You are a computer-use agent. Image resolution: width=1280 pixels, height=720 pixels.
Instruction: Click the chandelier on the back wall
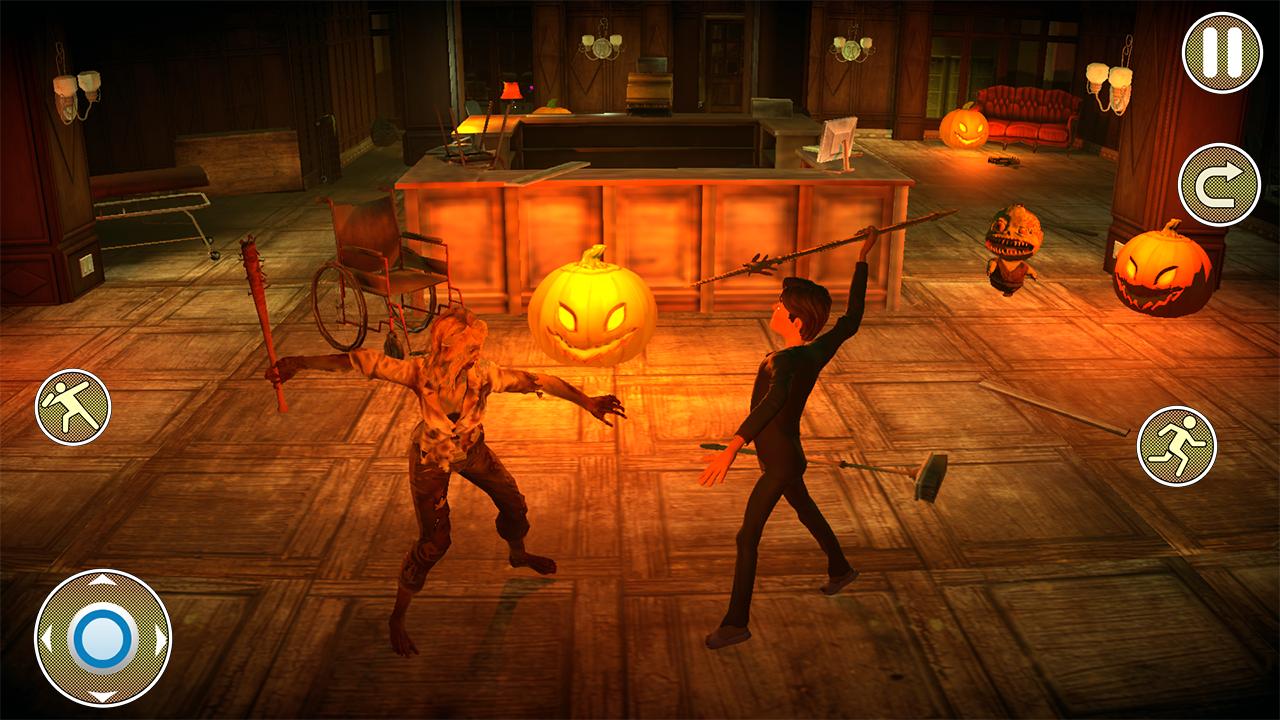pos(600,45)
